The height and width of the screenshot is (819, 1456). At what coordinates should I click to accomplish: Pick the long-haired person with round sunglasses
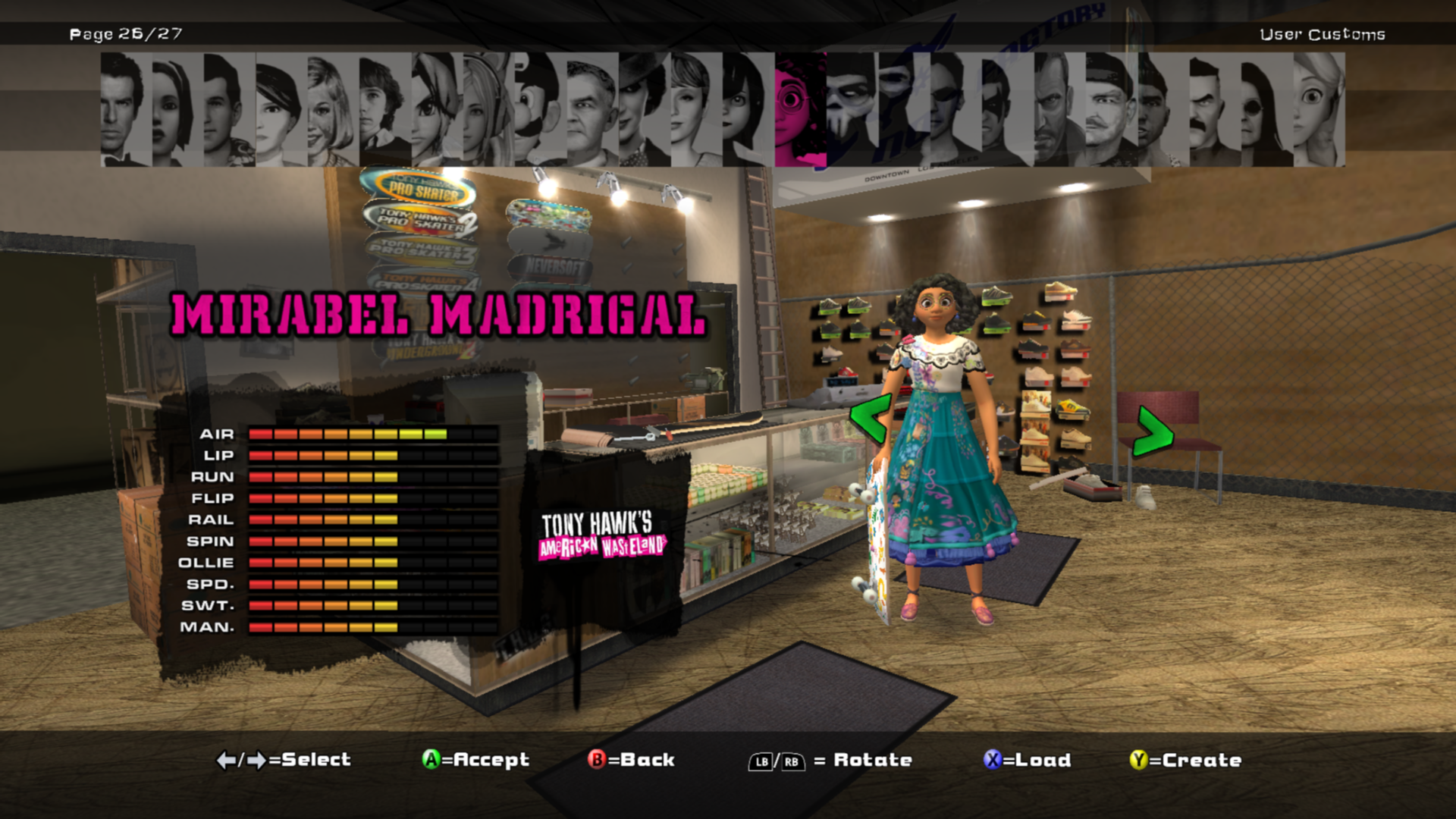click(1266, 110)
